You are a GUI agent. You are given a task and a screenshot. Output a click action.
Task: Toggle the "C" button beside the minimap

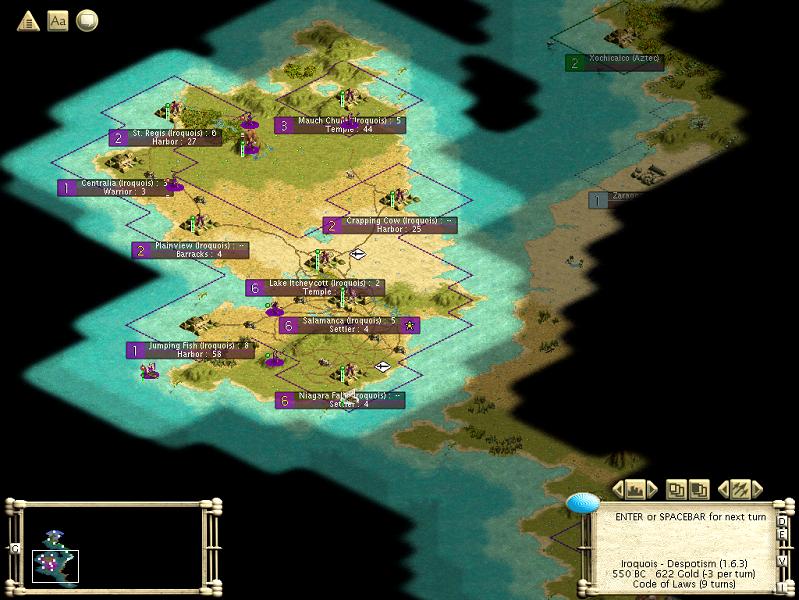[x=15, y=548]
